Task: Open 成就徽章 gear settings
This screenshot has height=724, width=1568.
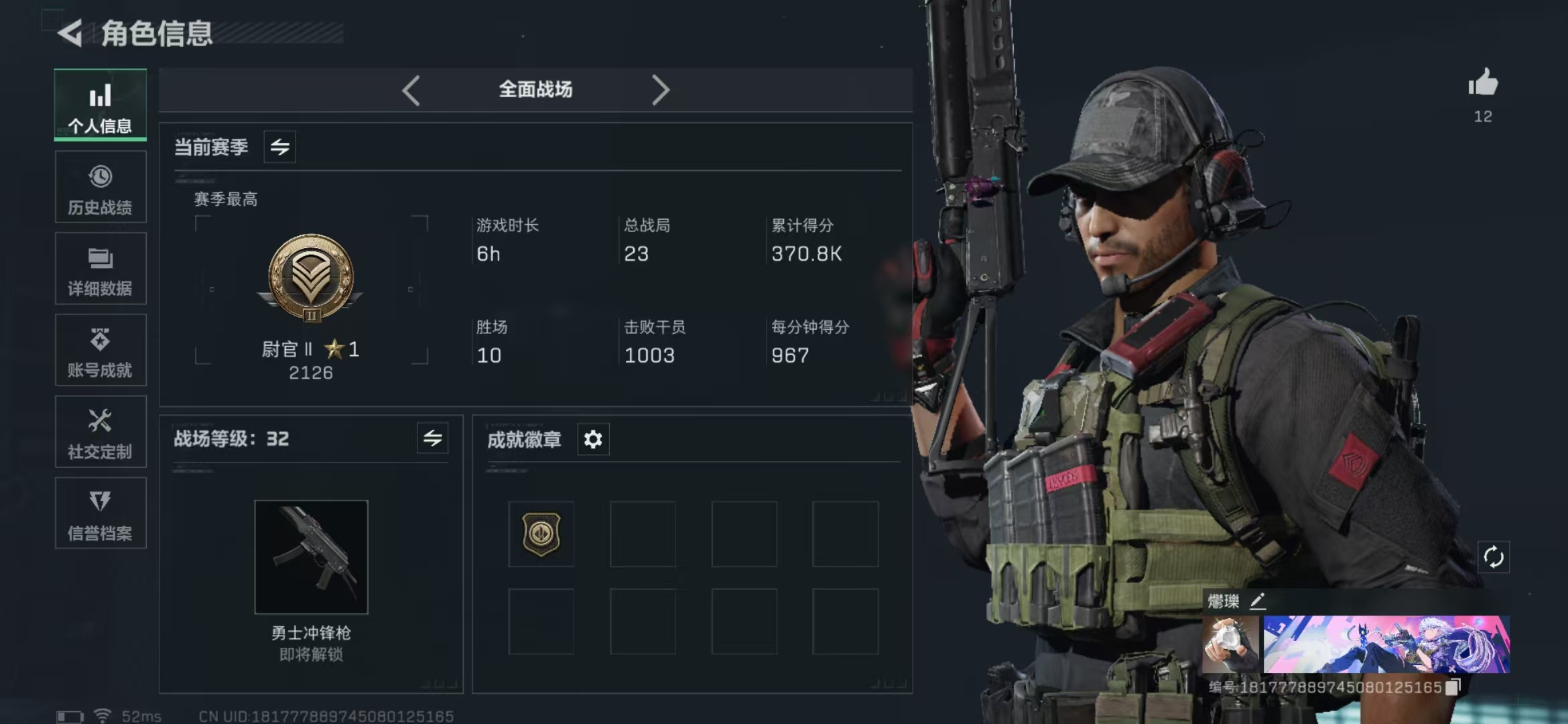Action: tap(593, 440)
